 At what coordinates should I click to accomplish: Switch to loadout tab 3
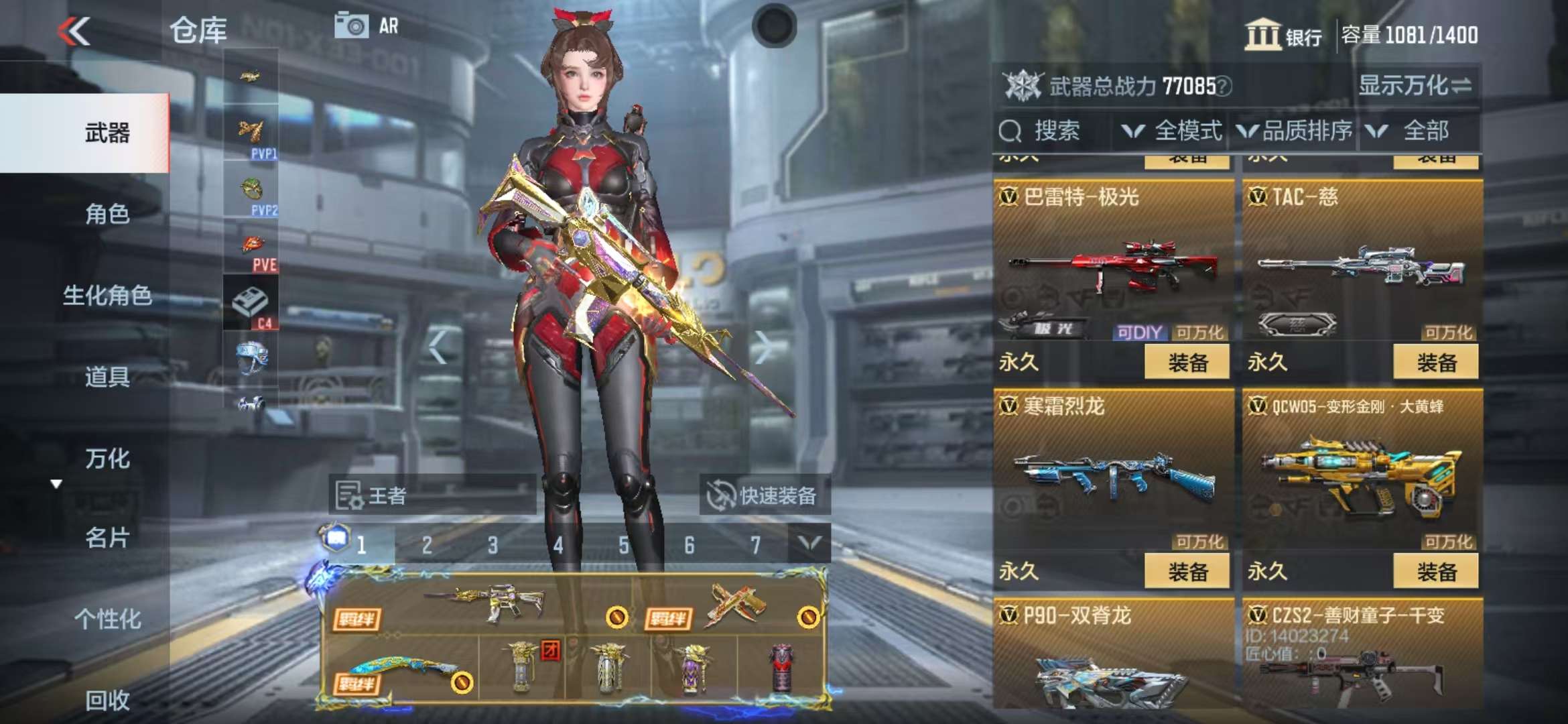click(493, 545)
